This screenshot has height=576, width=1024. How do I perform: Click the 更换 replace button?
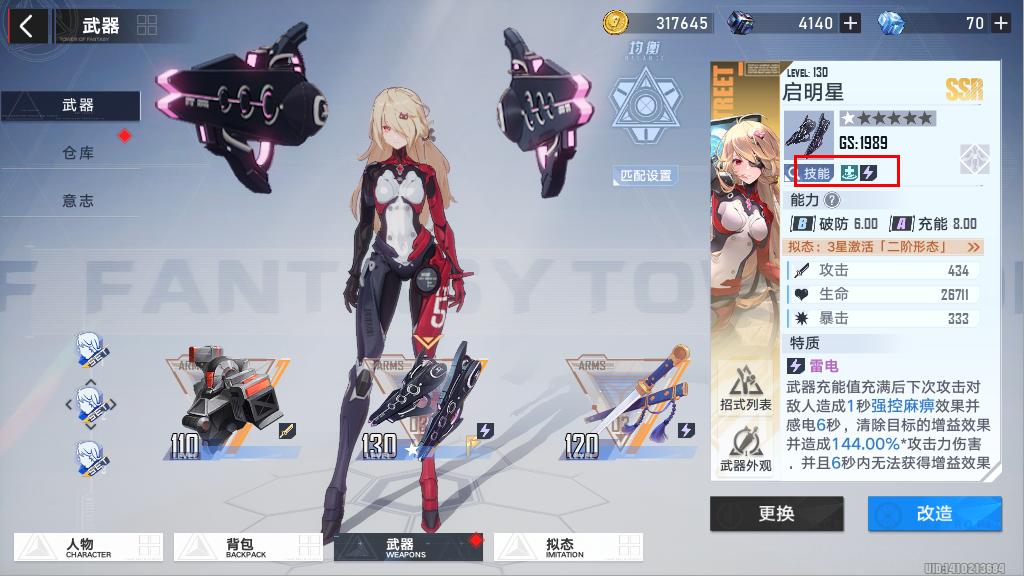776,513
